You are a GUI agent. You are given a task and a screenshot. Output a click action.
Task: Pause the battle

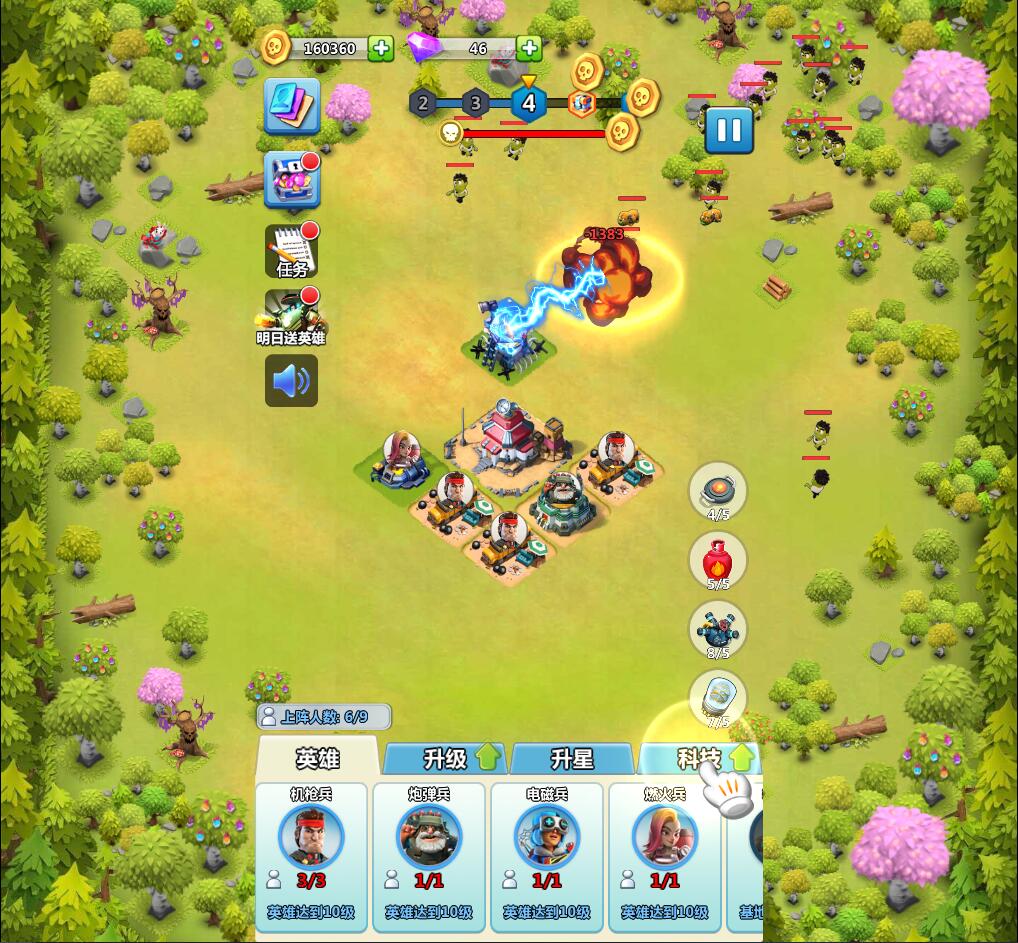[729, 130]
